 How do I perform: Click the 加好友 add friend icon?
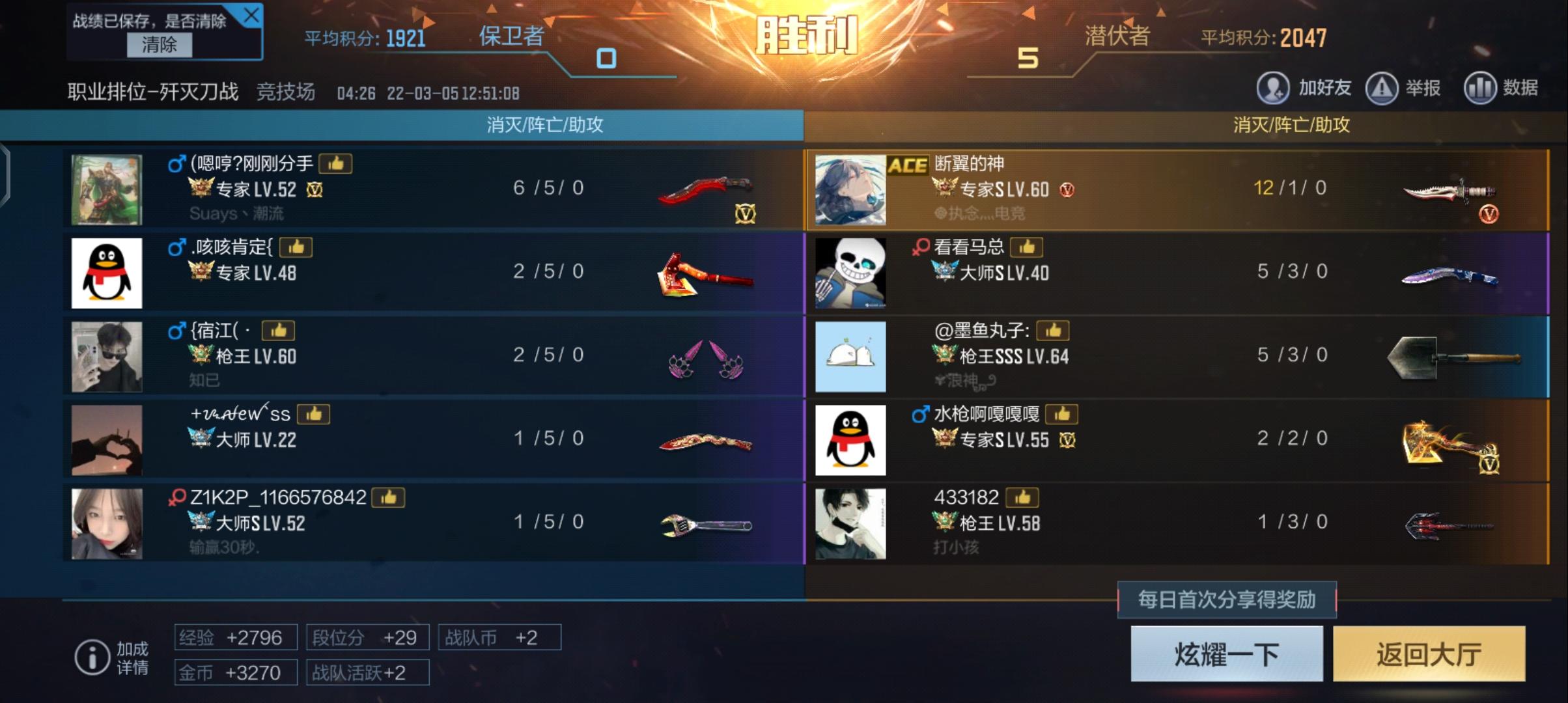[1274, 87]
